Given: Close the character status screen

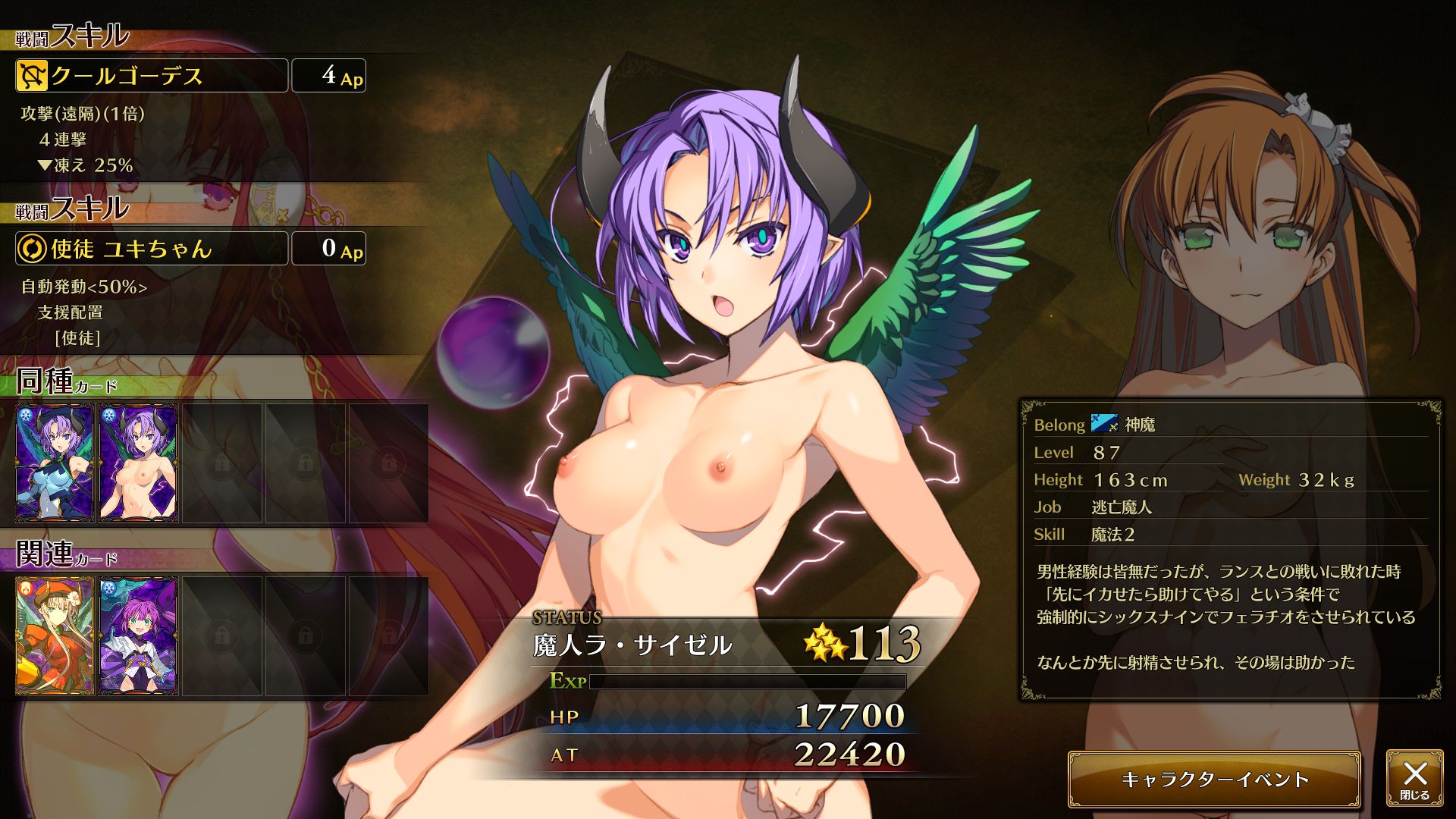Looking at the screenshot, I should 1414,779.
